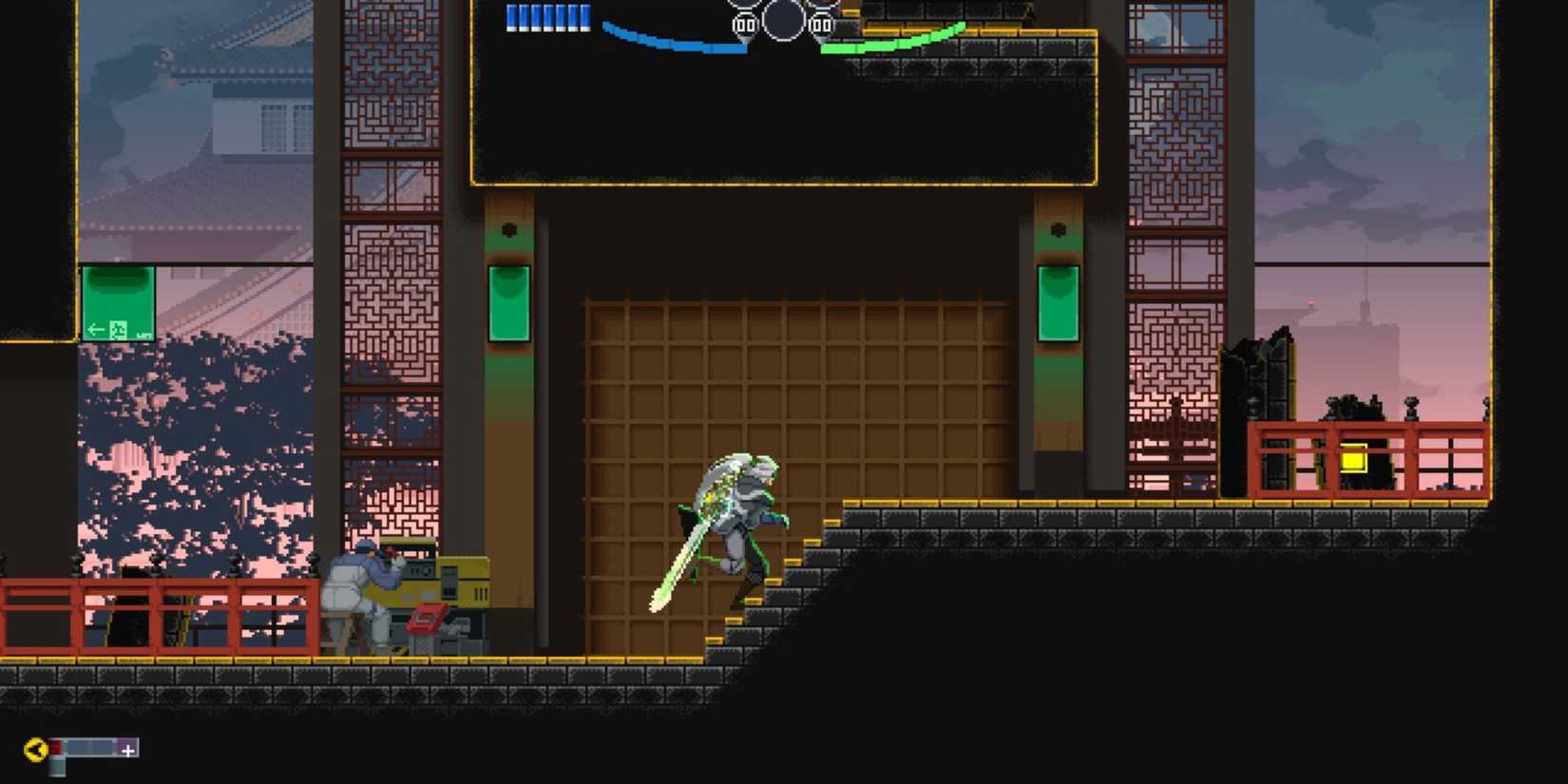Click the left-hand 00 counter badge
This screenshot has height=784, width=1568.
pyautogui.click(x=744, y=26)
